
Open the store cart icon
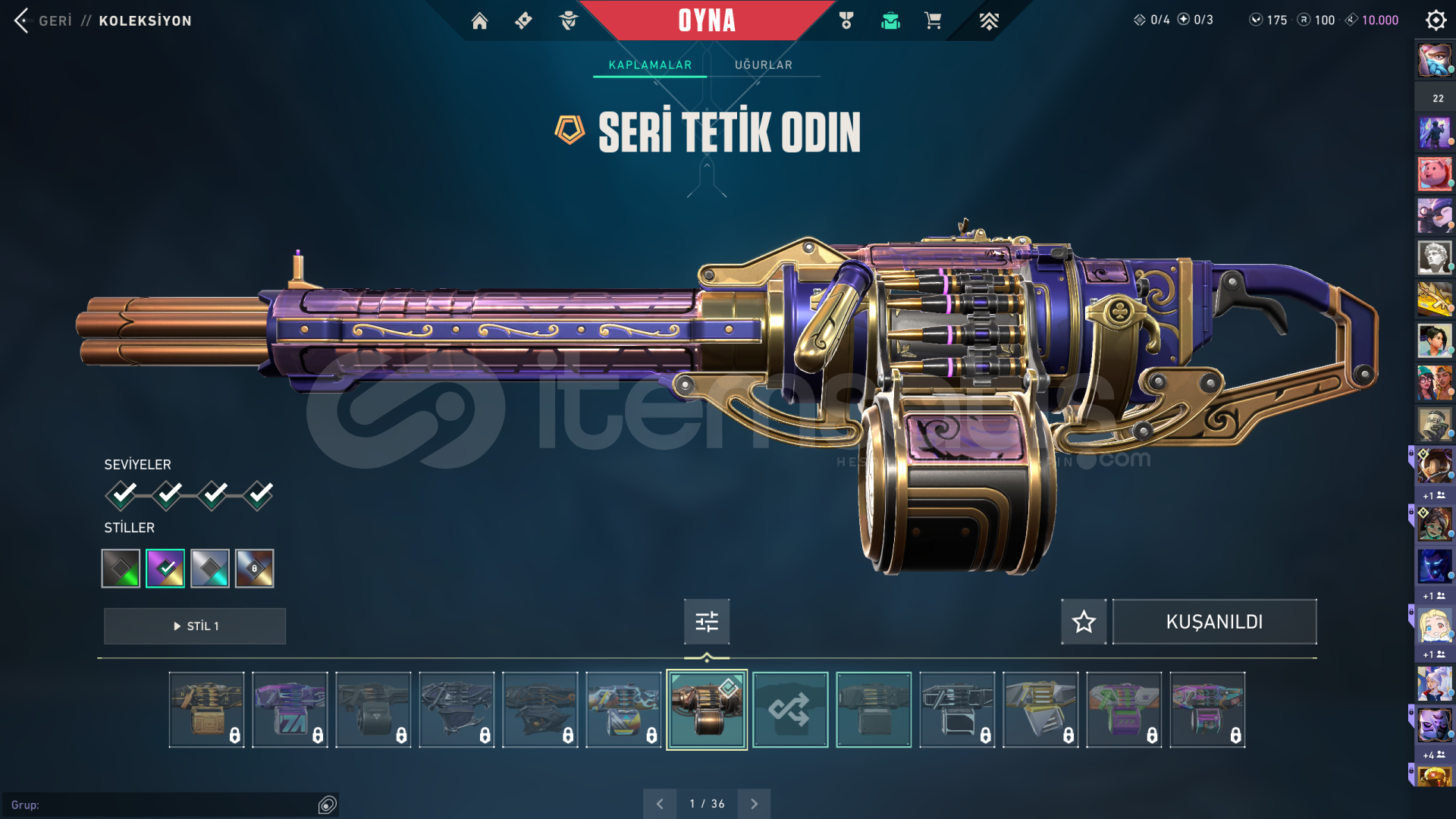933,20
